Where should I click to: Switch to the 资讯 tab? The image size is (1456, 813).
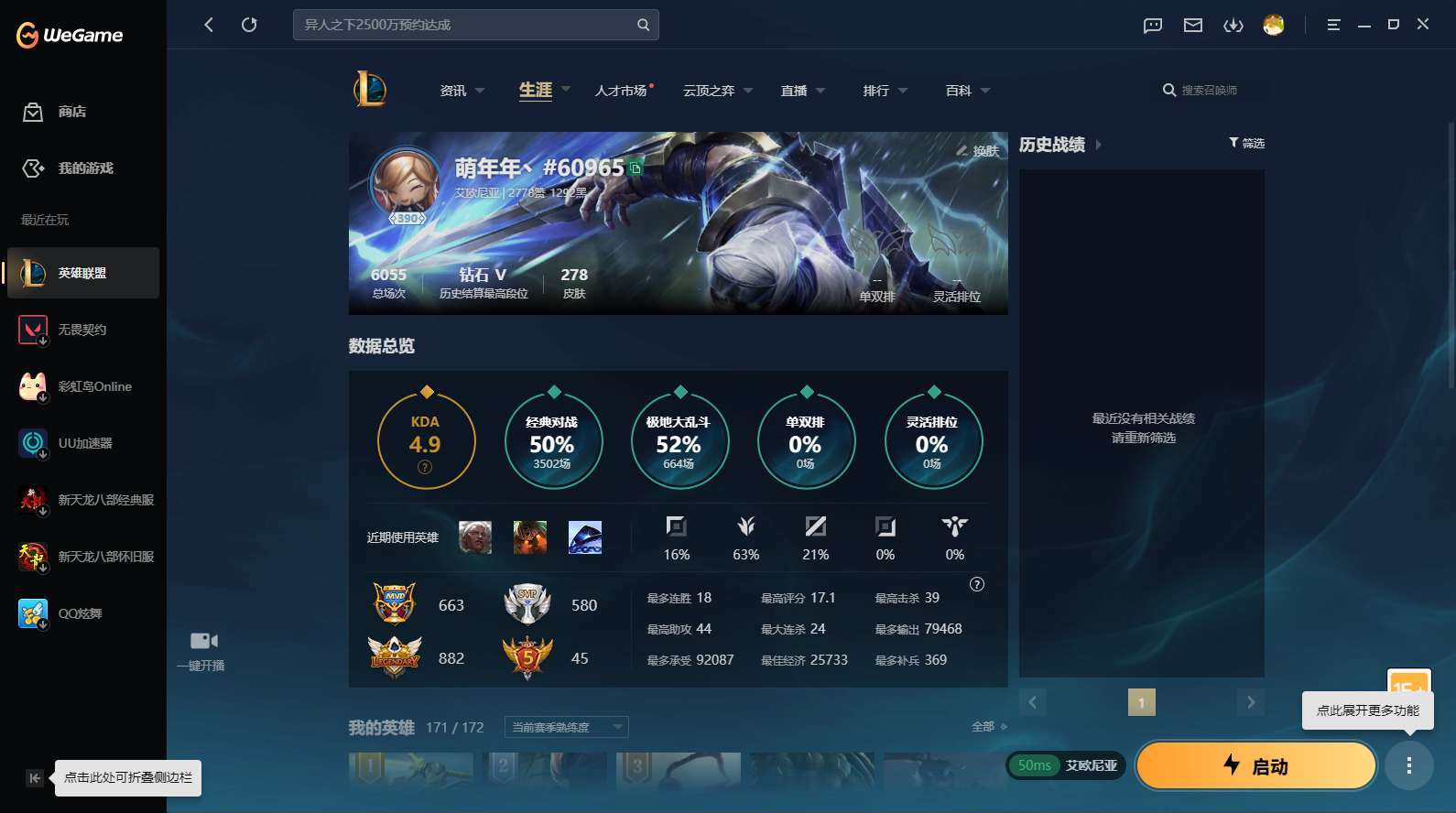point(454,90)
